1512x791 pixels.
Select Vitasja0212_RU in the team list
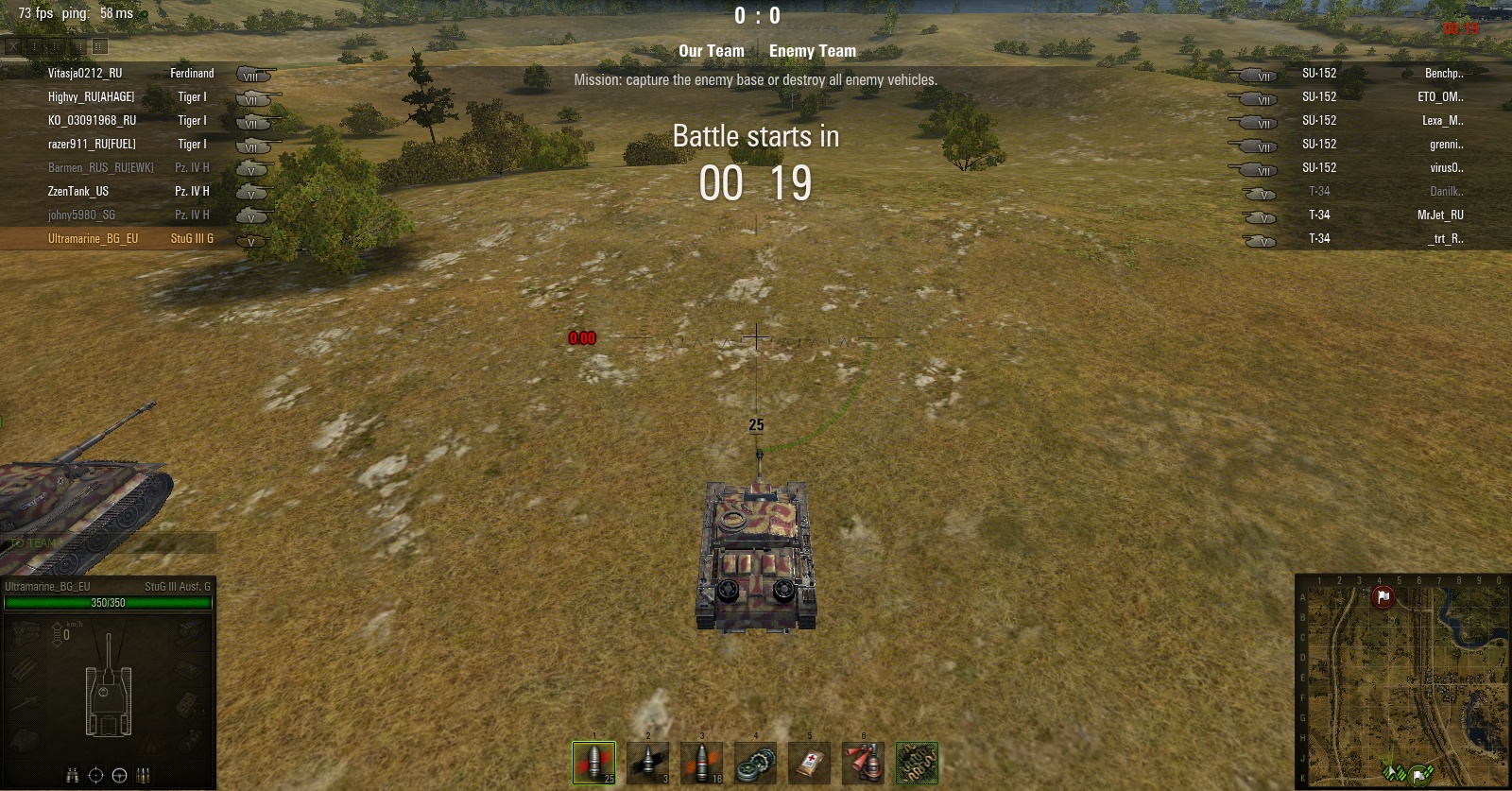(x=85, y=73)
